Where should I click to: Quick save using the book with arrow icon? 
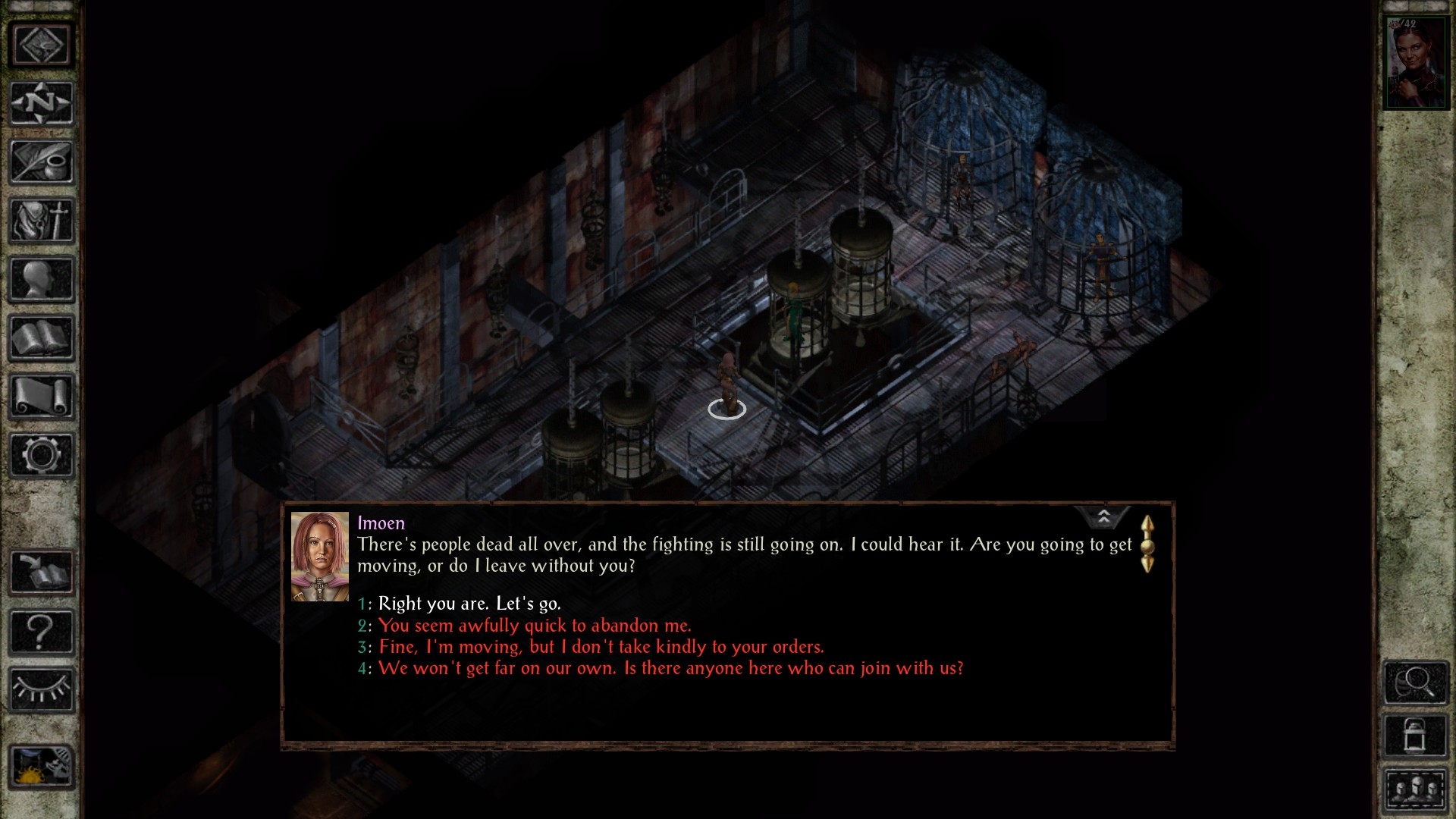(42, 572)
